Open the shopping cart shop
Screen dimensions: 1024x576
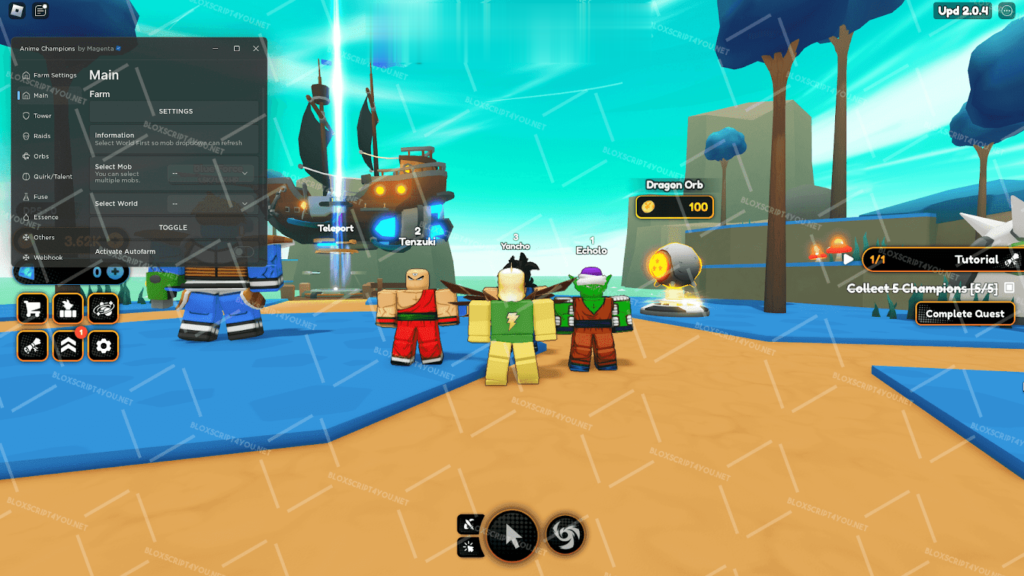pos(33,308)
